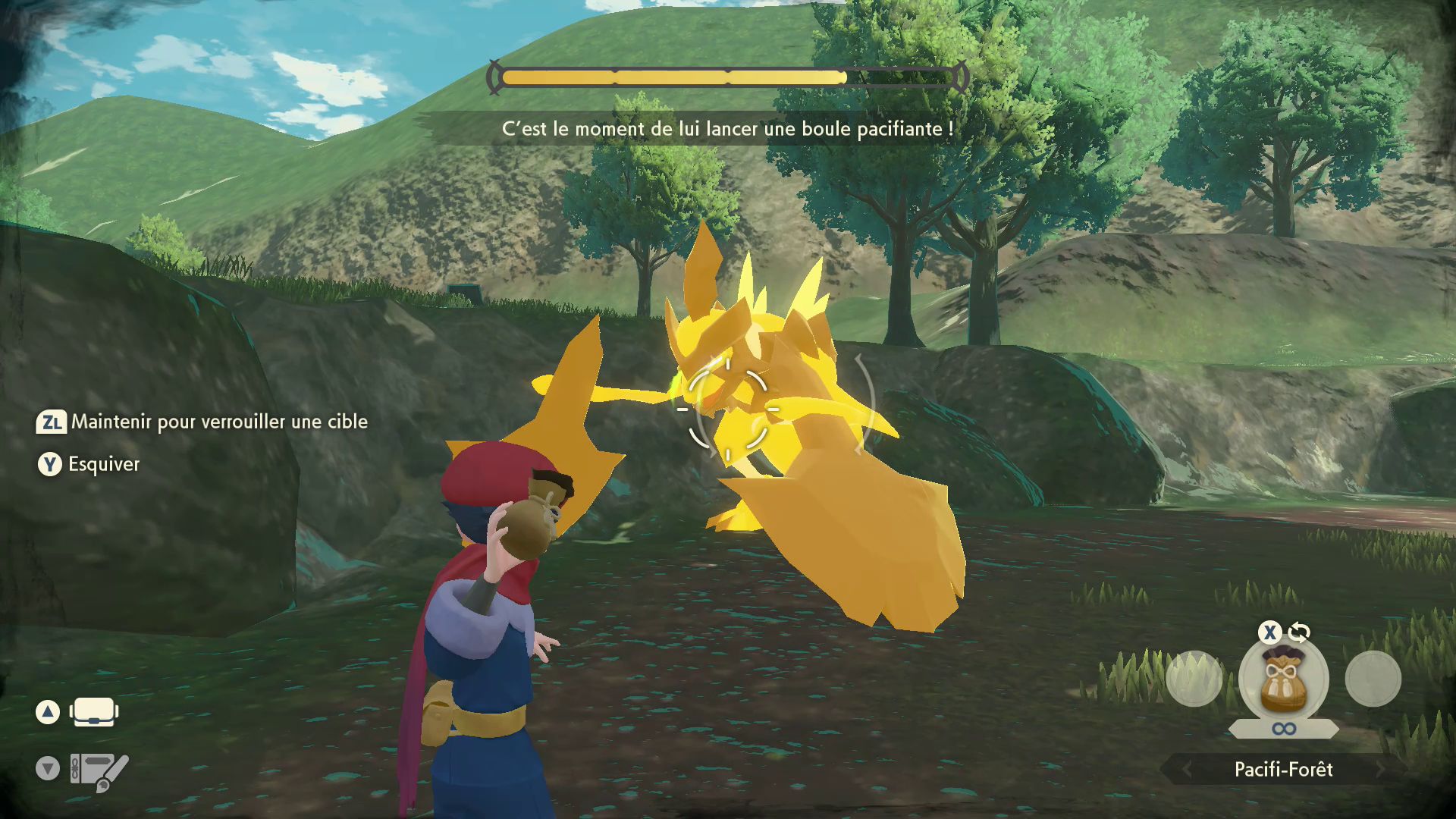Click the Pacifi-Forêt item name label

[1283, 770]
